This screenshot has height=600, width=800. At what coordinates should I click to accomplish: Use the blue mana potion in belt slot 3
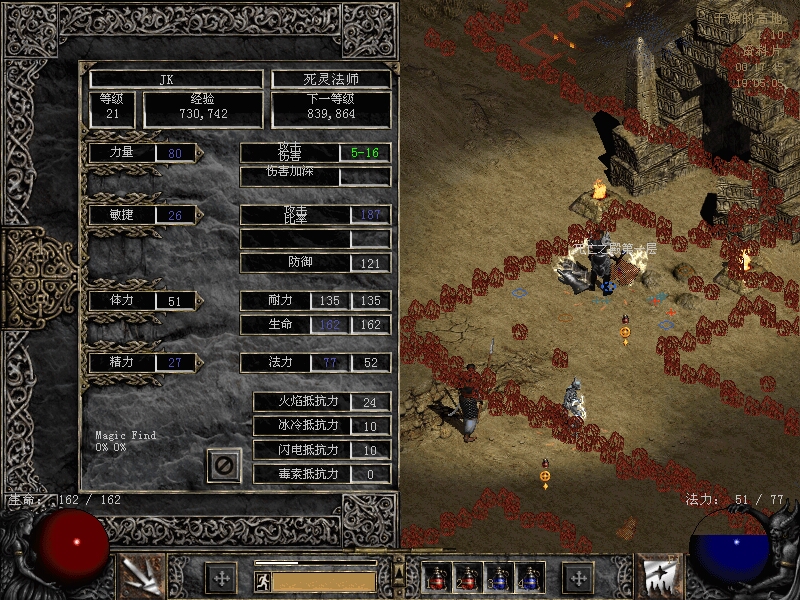[497, 578]
